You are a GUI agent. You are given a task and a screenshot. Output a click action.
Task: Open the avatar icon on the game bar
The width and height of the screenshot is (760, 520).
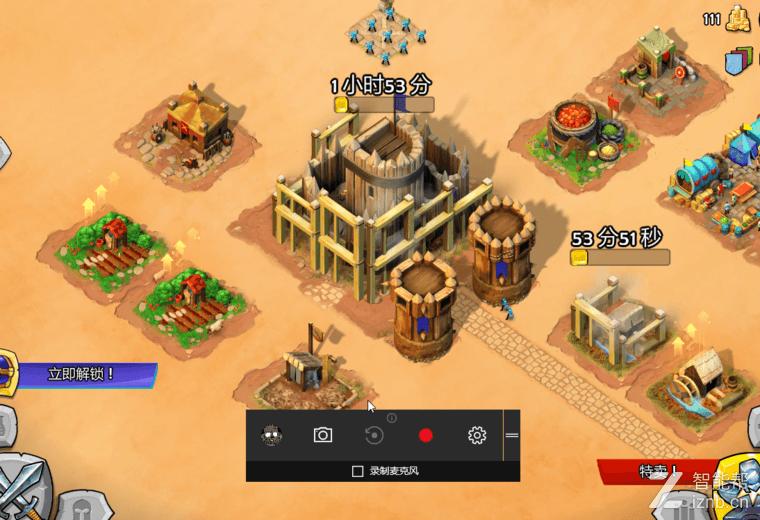(271, 435)
